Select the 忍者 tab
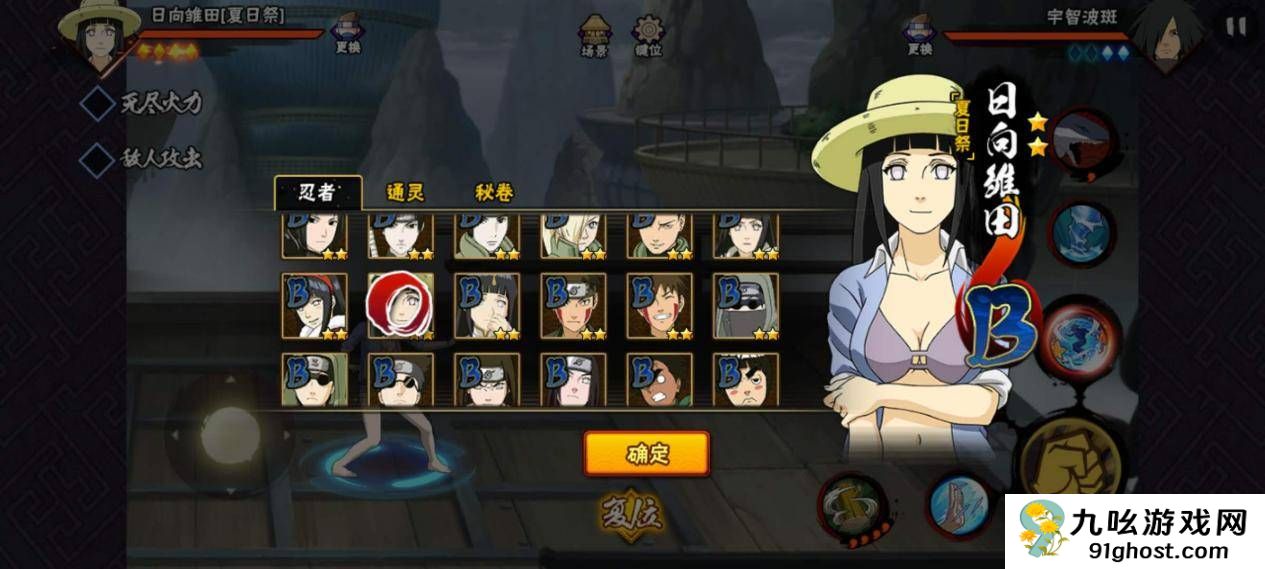This screenshot has width=1265, height=569. click(318, 193)
